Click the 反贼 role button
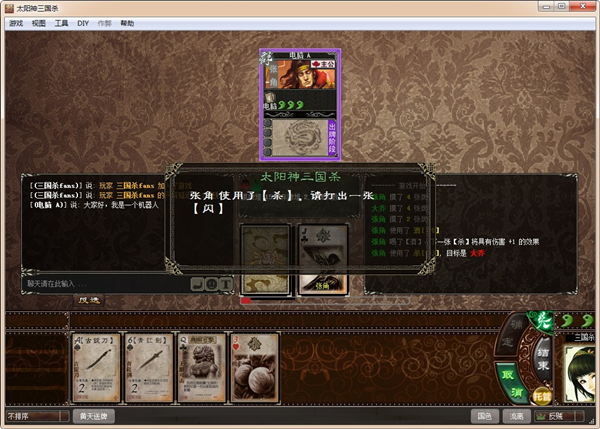This screenshot has height=429, width=600. 557,416
